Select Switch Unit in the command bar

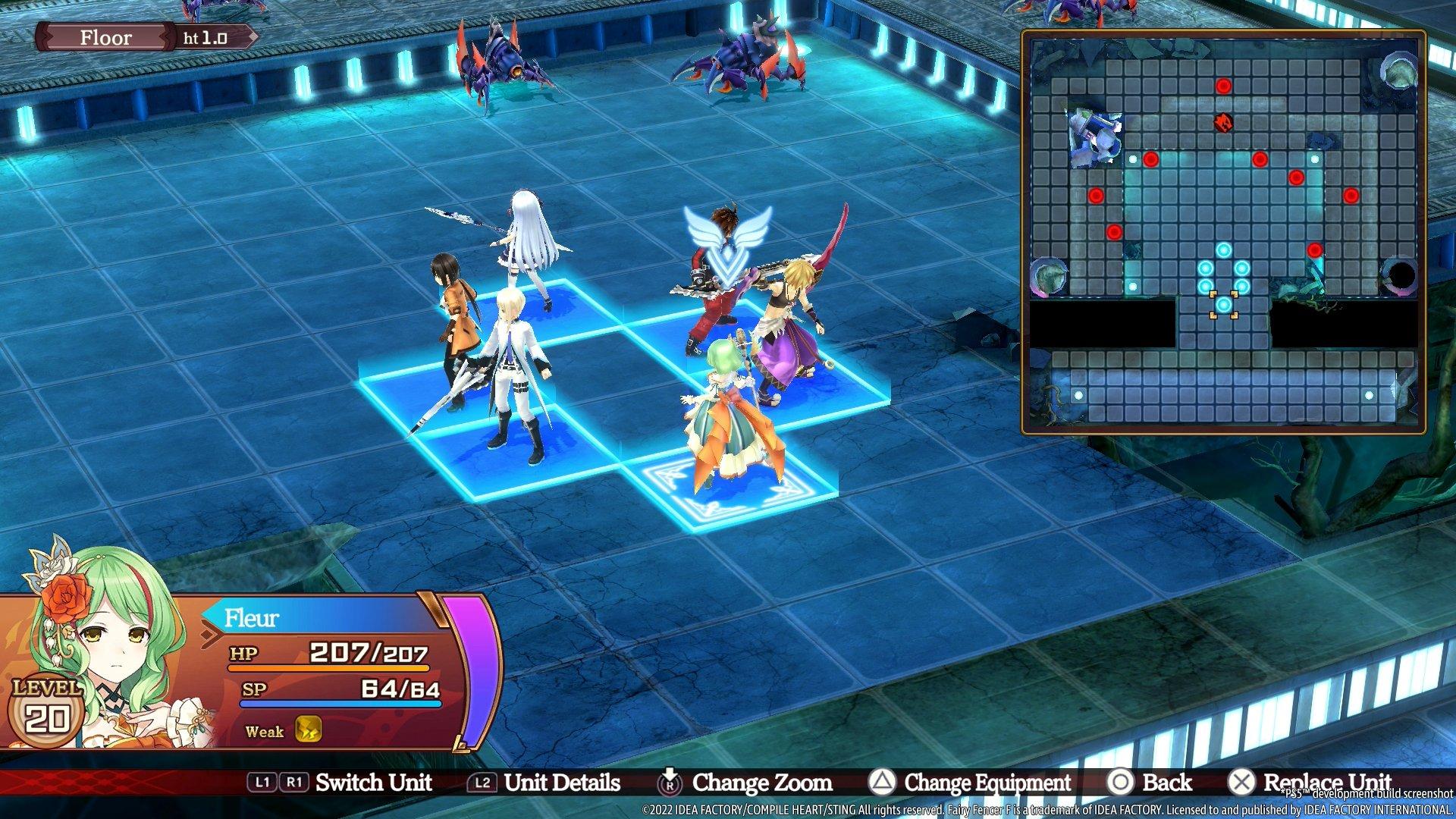(372, 782)
